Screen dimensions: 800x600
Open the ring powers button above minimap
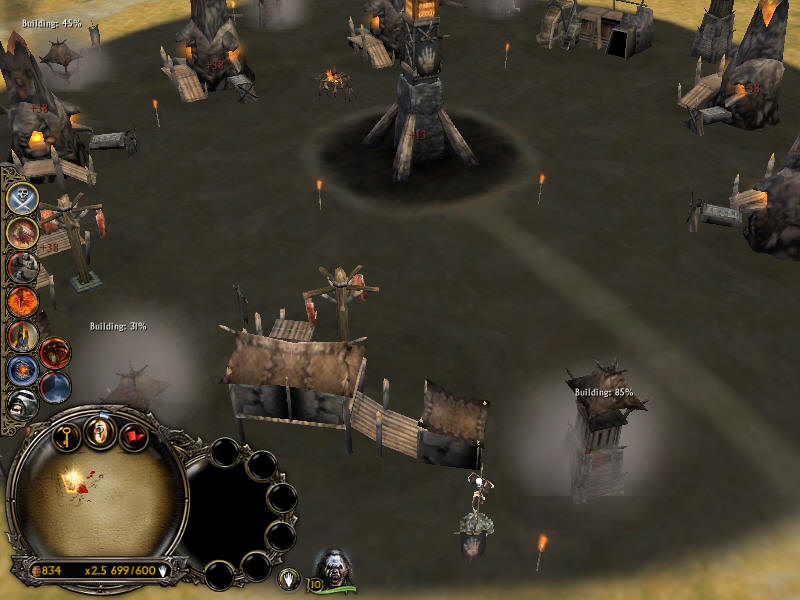pyautogui.click(x=99, y=432)
